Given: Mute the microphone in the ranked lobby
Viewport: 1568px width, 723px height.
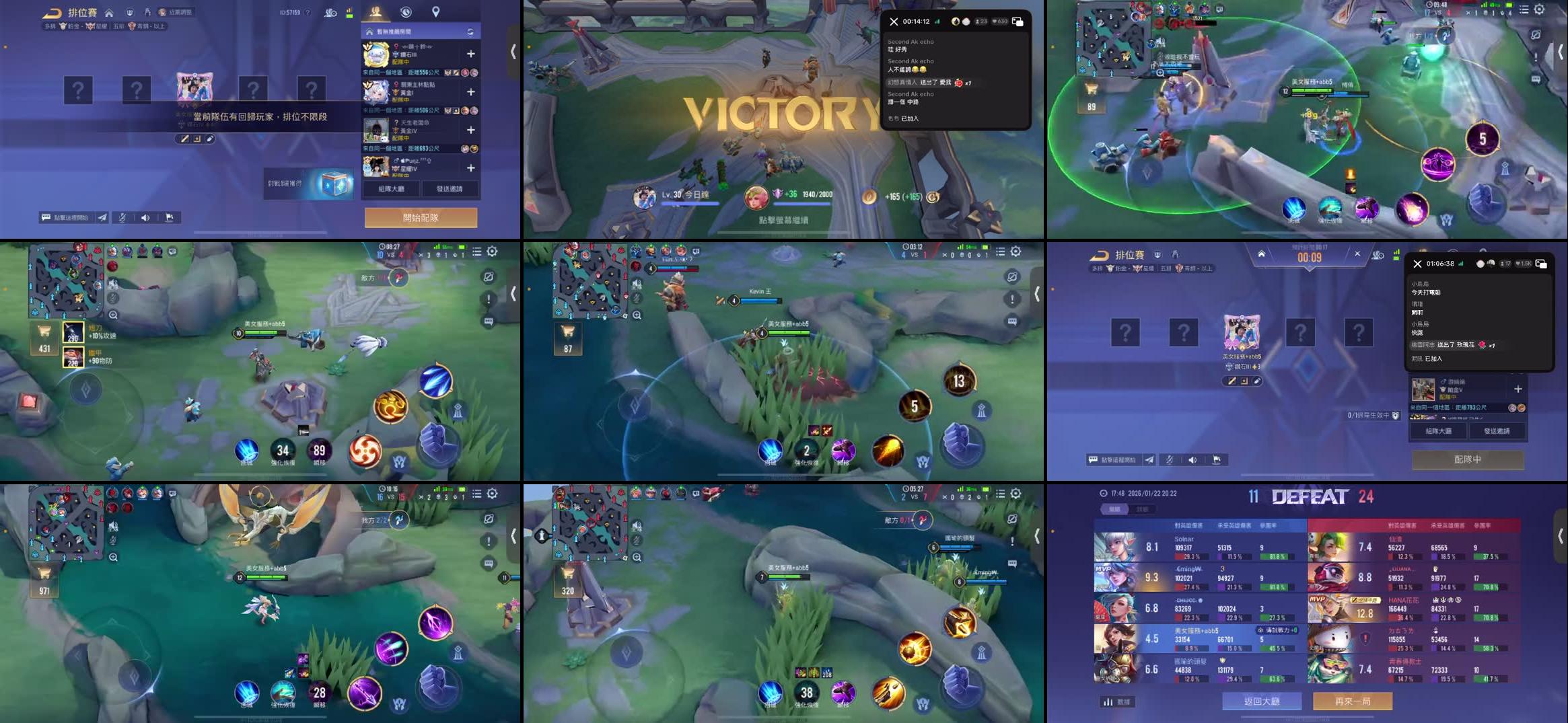Looking at the screenshot, I should (122, 217).
